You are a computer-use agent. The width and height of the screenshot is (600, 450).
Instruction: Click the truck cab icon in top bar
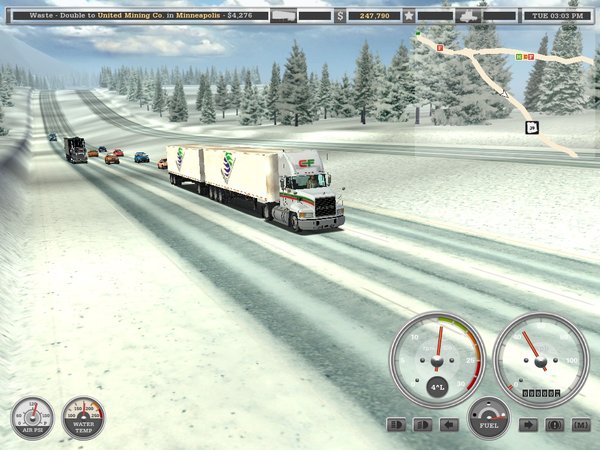tap(466, 16)
